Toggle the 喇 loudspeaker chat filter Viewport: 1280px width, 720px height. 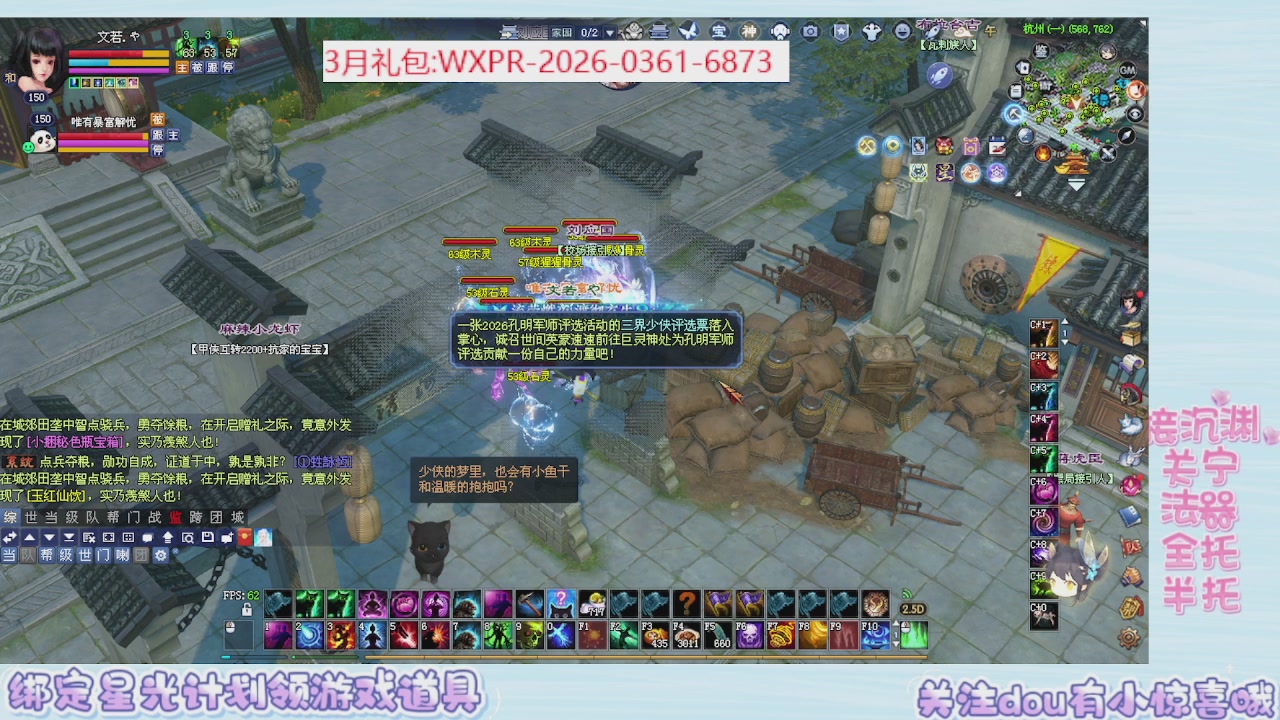coord(124,554)
